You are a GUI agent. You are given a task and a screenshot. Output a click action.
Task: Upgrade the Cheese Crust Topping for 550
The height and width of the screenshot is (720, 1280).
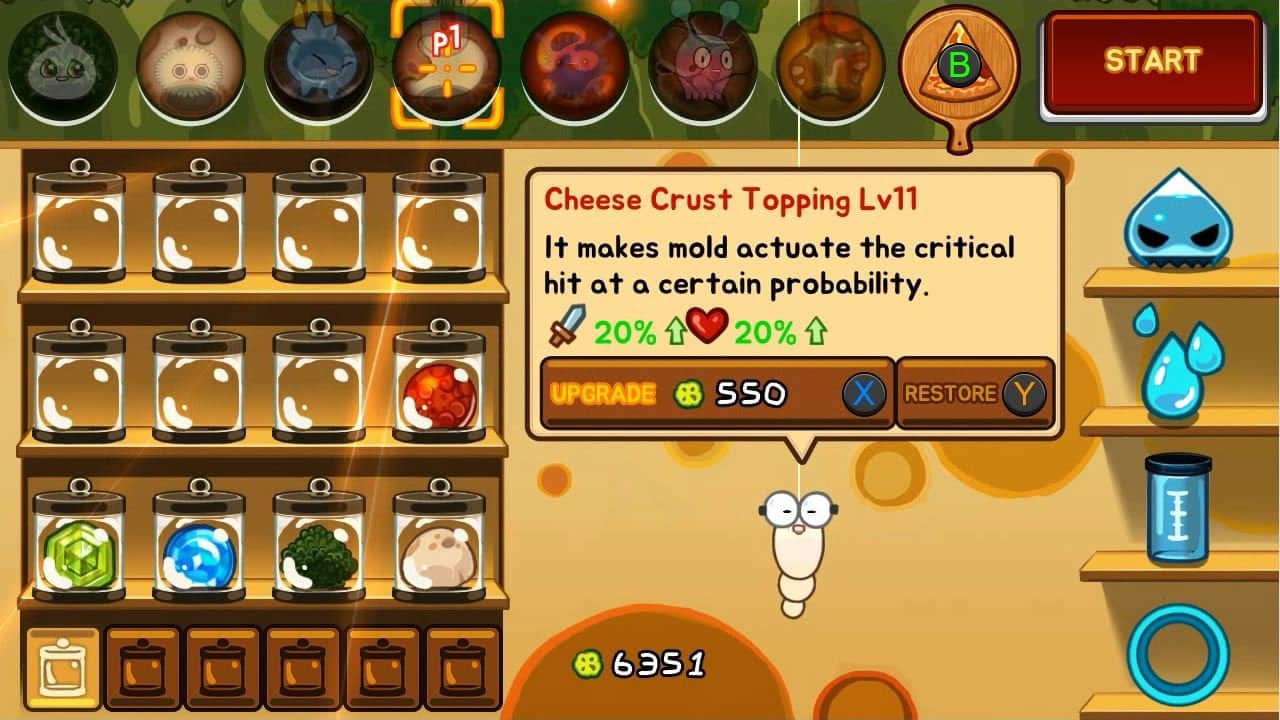[x=716, y=393]
